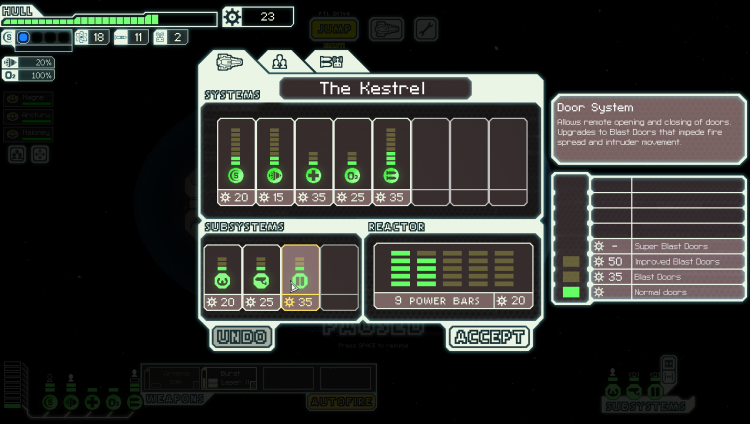Select the highlighted Door subsystem upgrade
750x424 pixels.
(x=301, y=277)
